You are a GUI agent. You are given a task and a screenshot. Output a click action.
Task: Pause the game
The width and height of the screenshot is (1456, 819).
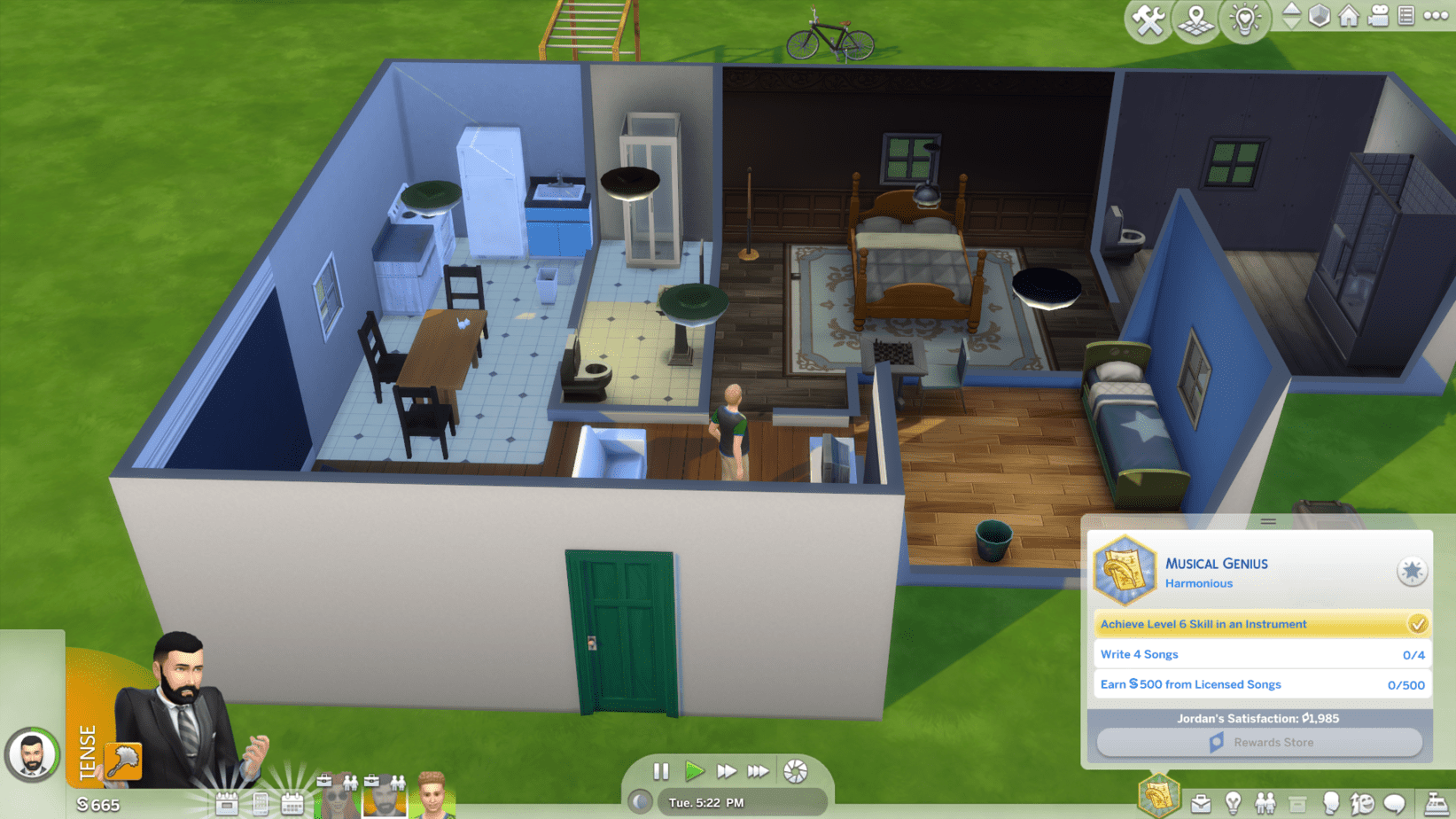pos(661,771)
